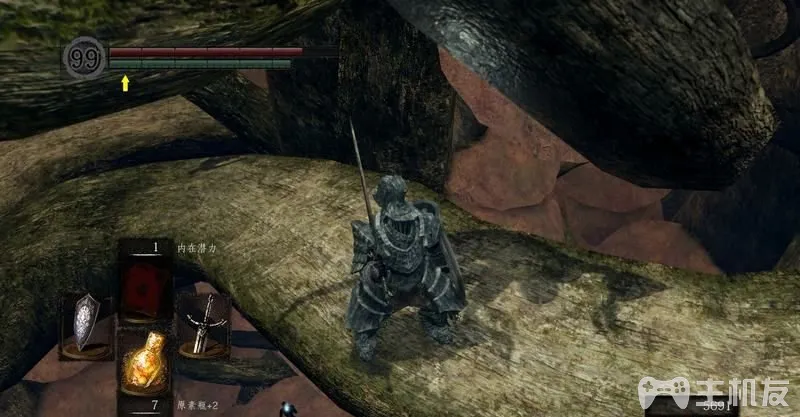This screenshot has width=800, height=417.
Task: Click the yellow arrow status effect icon
Action: pyautogui.click(x=125, y=82)
